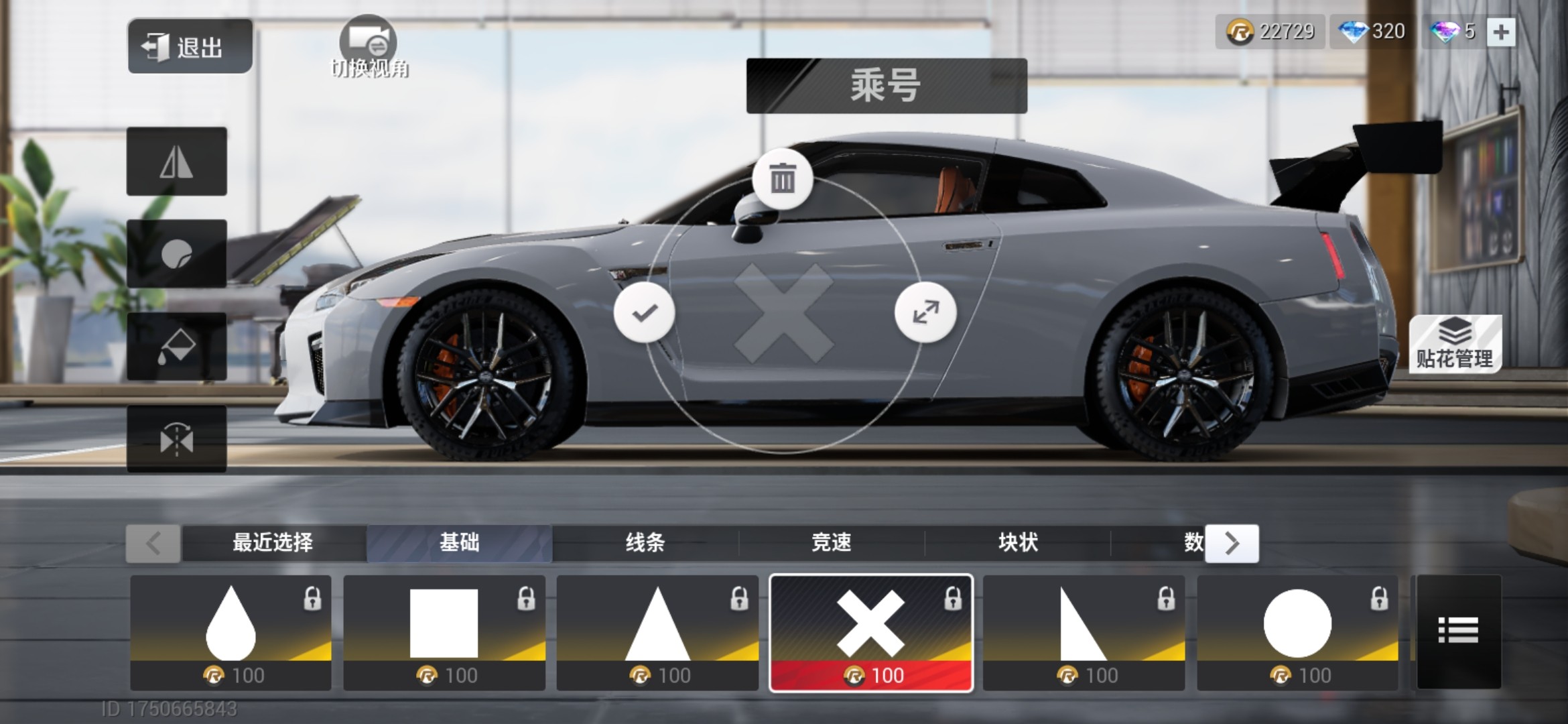Switch to the 线条 lines tab
Image resolution: width=1568 pixels, height=724 pixels.
point(645,542)
